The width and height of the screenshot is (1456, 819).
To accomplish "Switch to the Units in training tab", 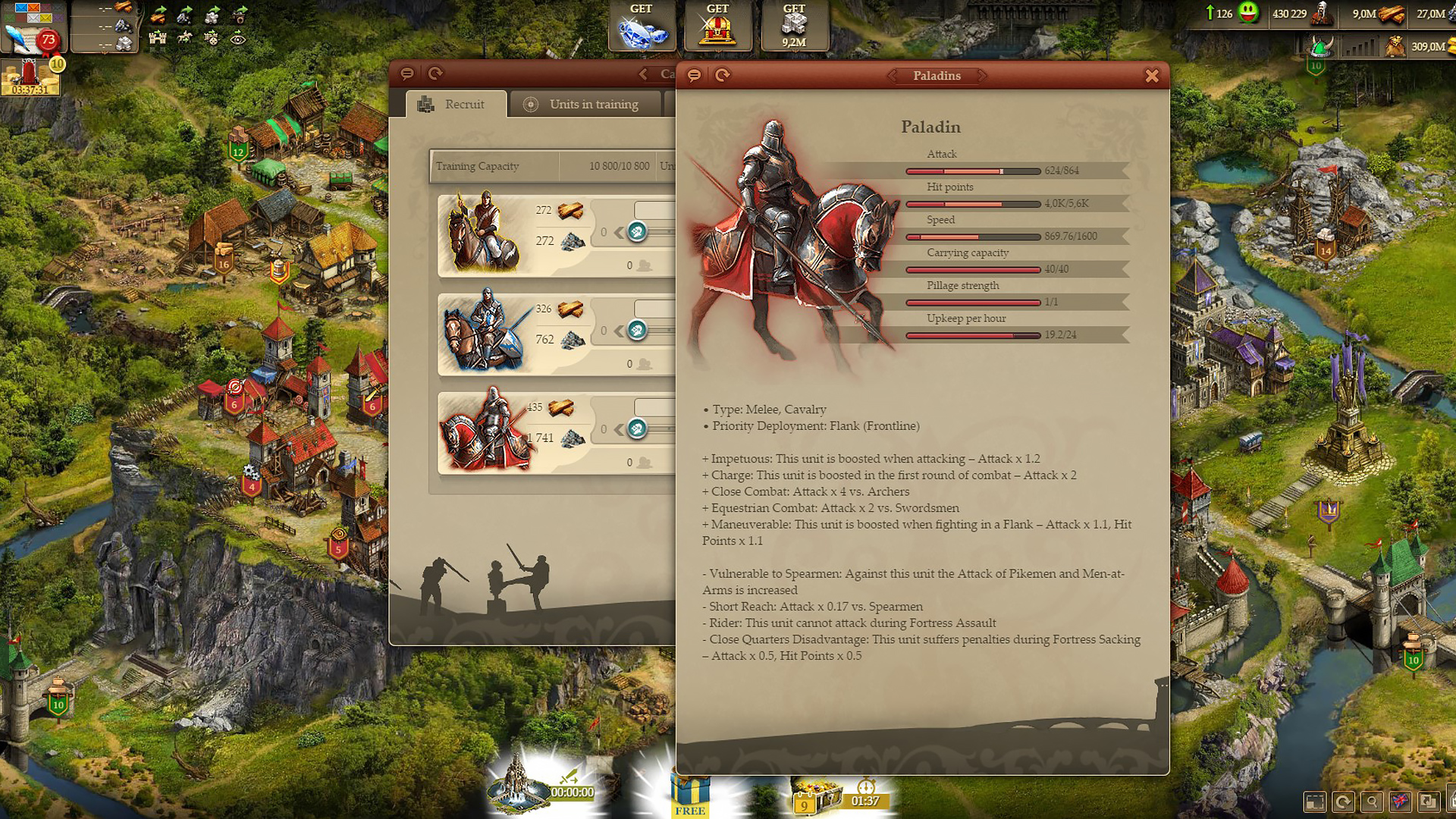I will [x=585, y=104].
